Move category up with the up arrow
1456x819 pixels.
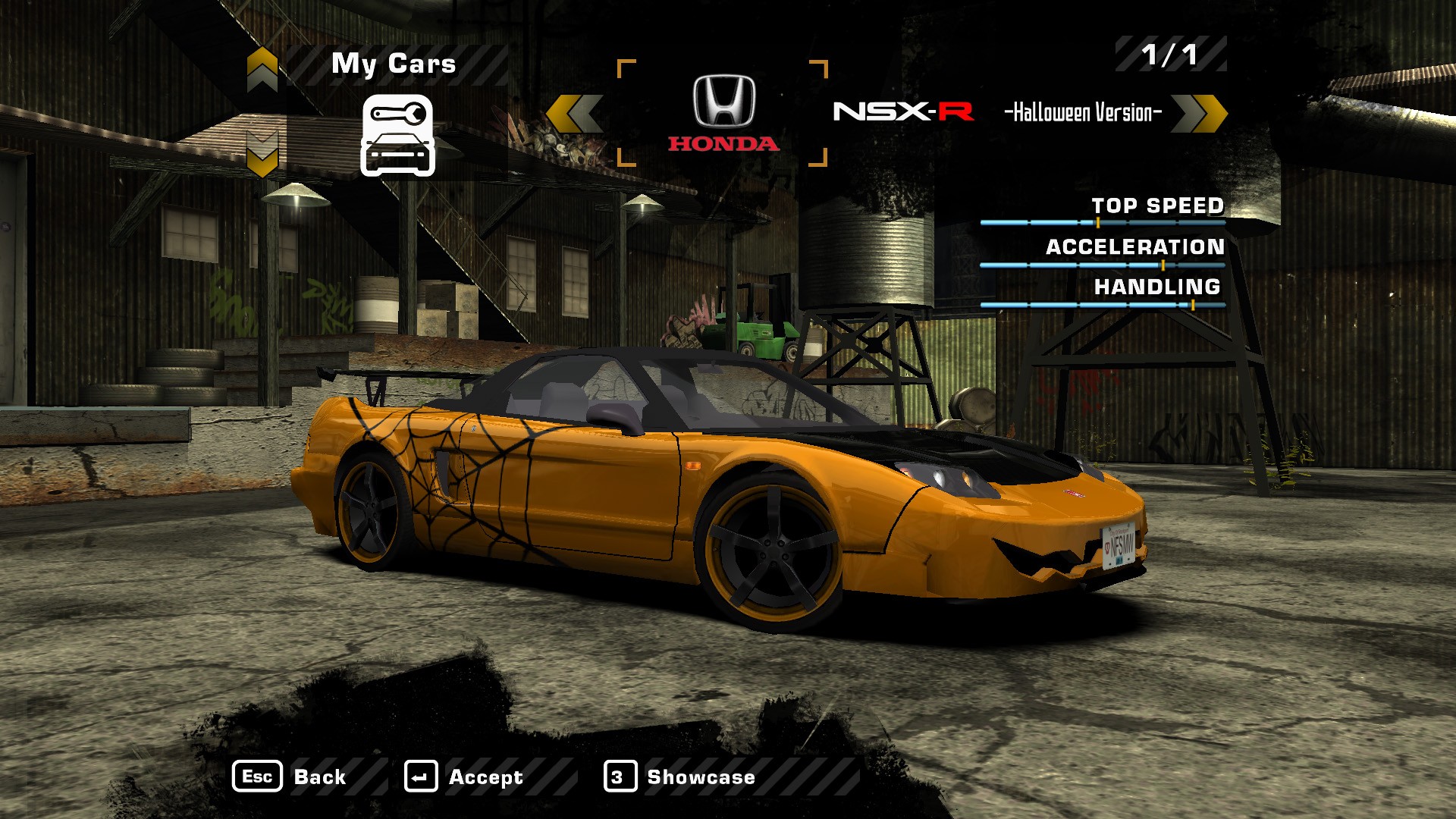pyautogui.click(x=262, y=70)
